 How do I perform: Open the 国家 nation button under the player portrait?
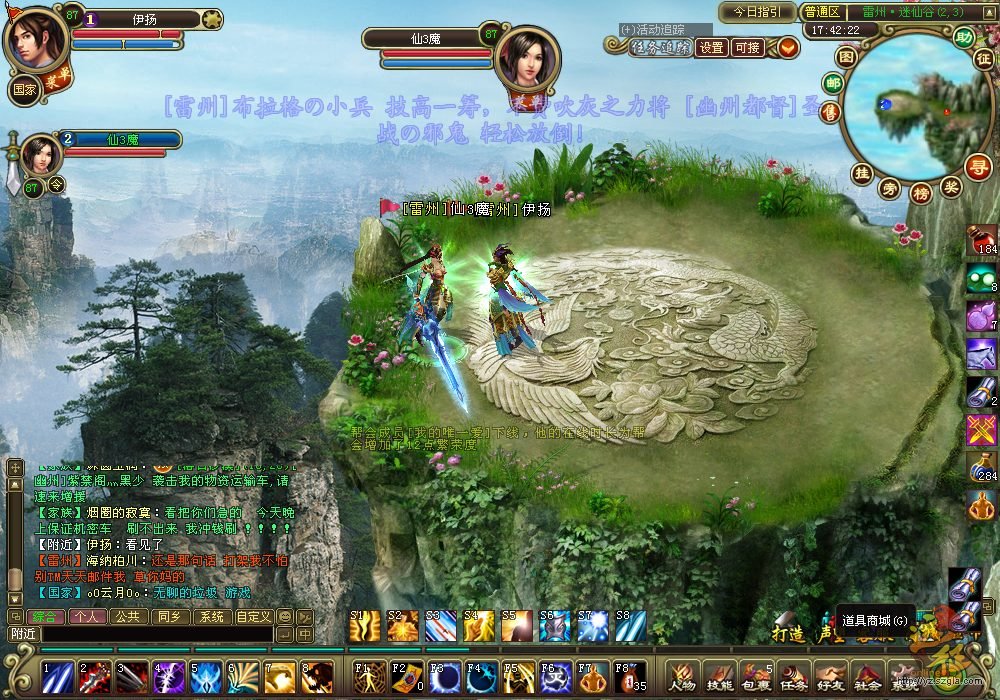(x=25, y=89)
